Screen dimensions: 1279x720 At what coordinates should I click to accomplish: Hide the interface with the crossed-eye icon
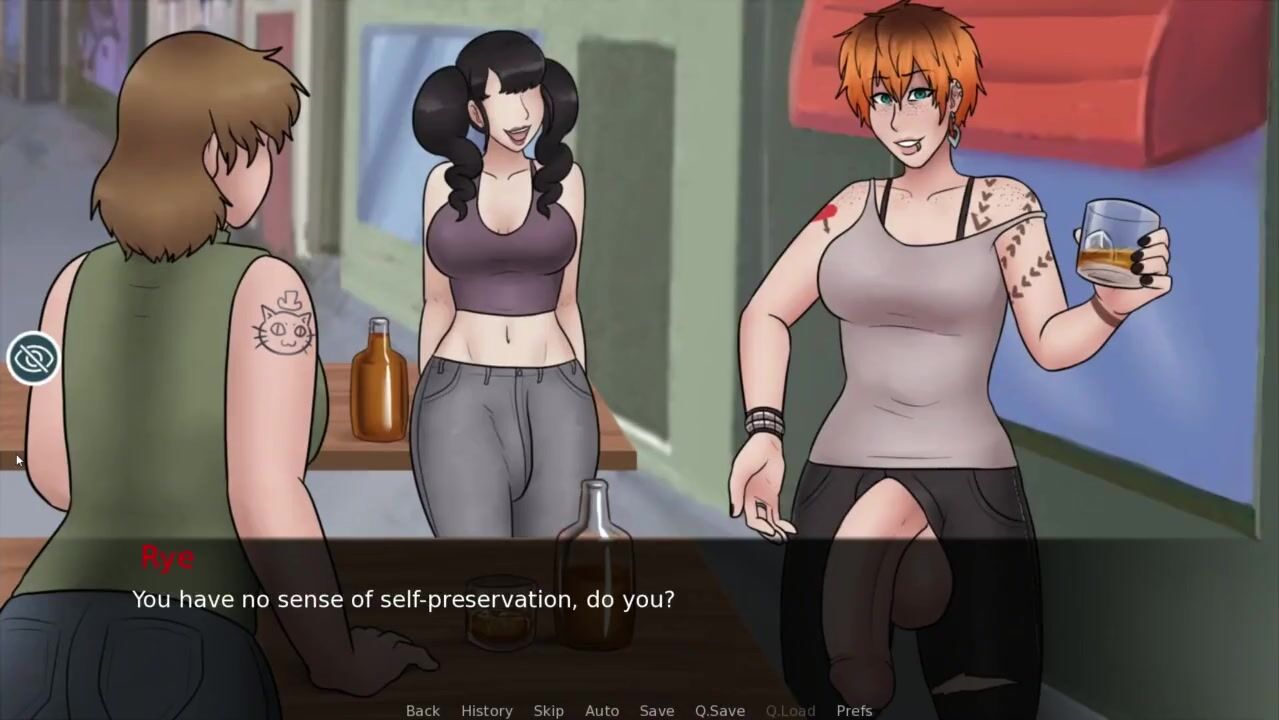click(33, 358)
